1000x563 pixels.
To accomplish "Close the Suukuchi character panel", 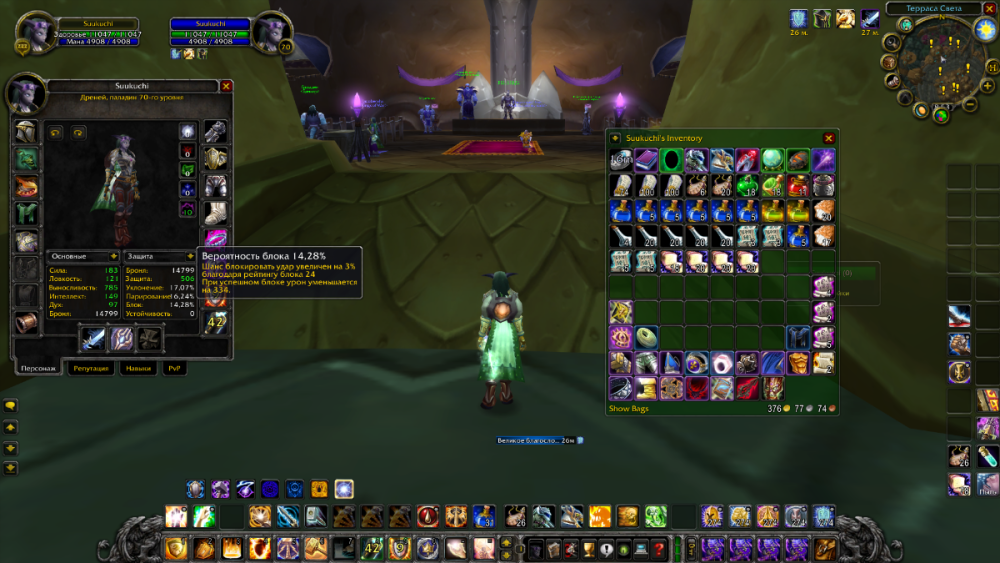I will [x=226, y=87].
